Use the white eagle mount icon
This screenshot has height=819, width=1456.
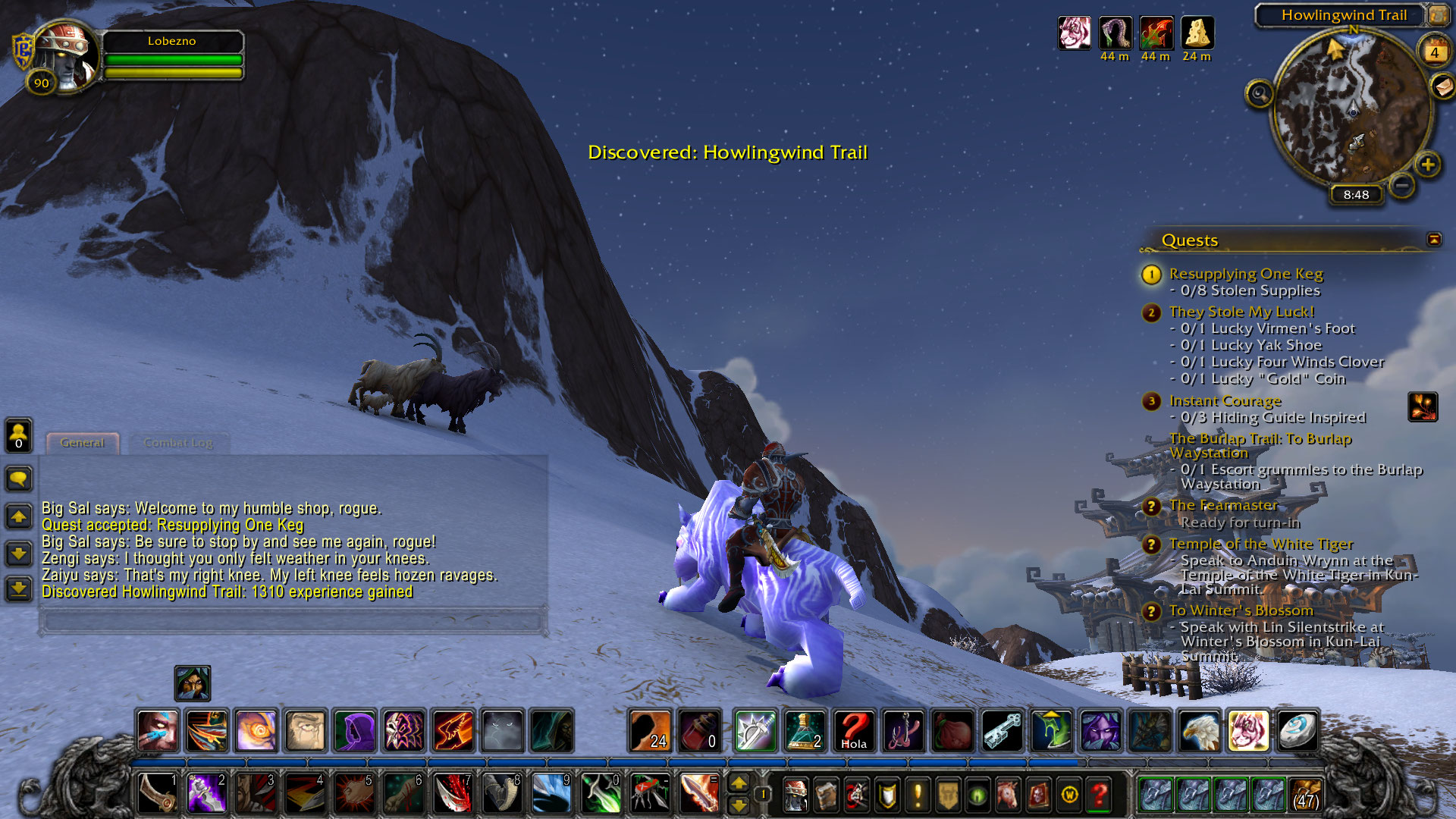tap(1200, 731)
